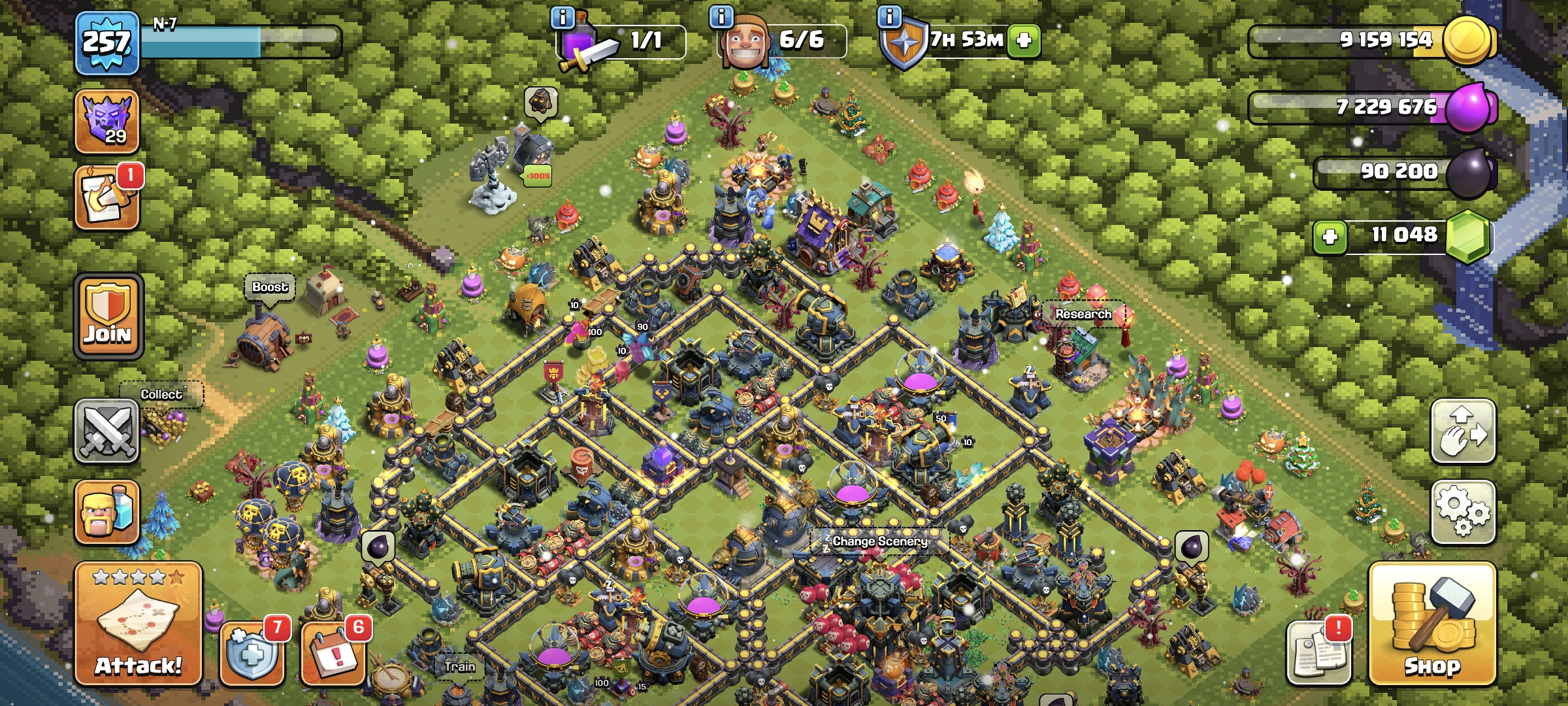Add shield time with green plus
This screenshot has height=706, width=1568.
[x=1024, y=41]
